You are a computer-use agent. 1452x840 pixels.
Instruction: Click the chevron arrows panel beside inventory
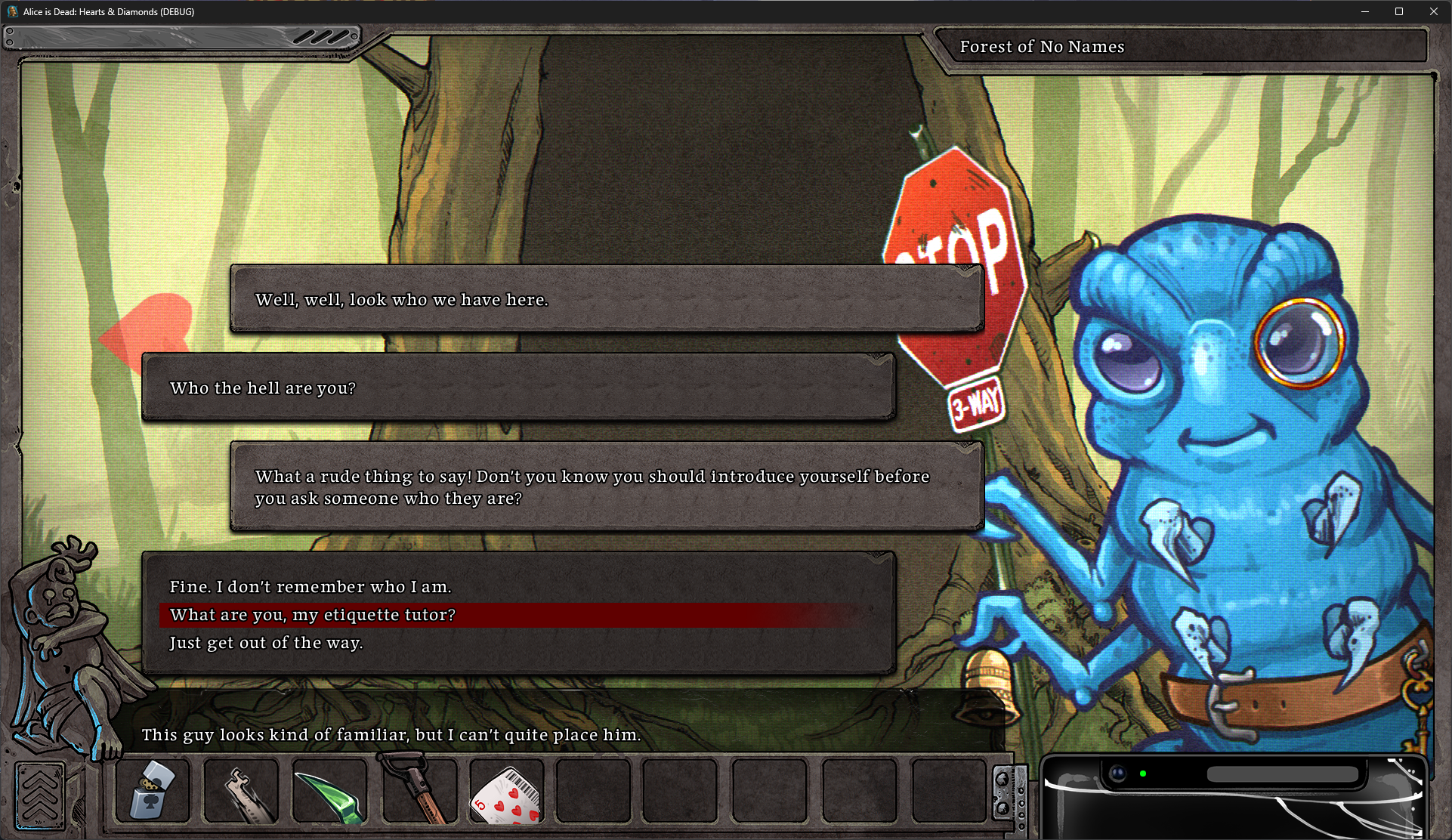point(39,795)
